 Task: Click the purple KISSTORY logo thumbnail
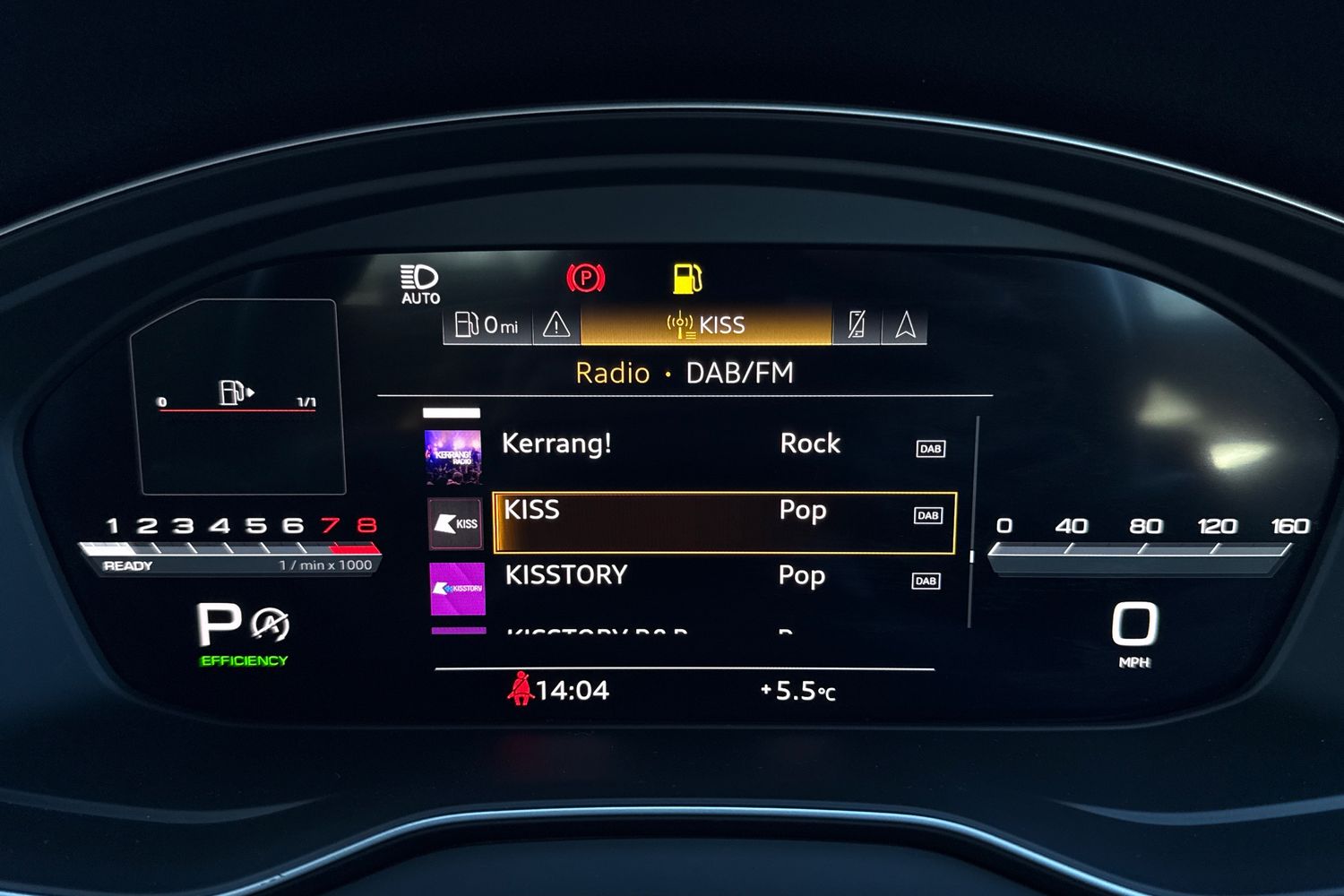pos(458,589)
